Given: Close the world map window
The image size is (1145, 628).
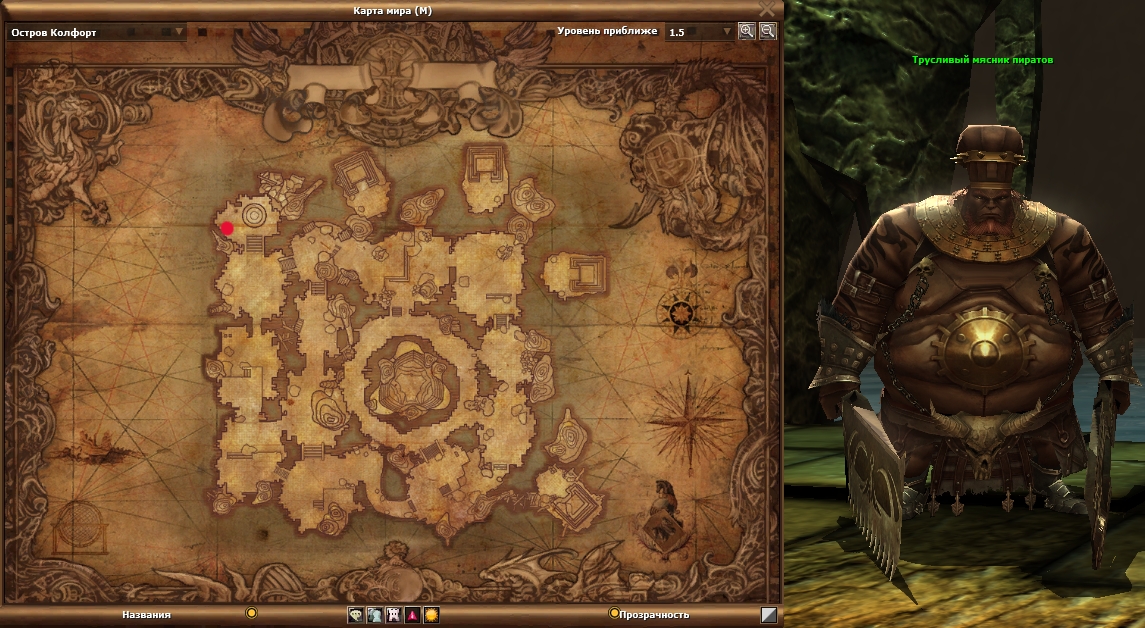Looking at the screenshot, I should tap(766, 8).
